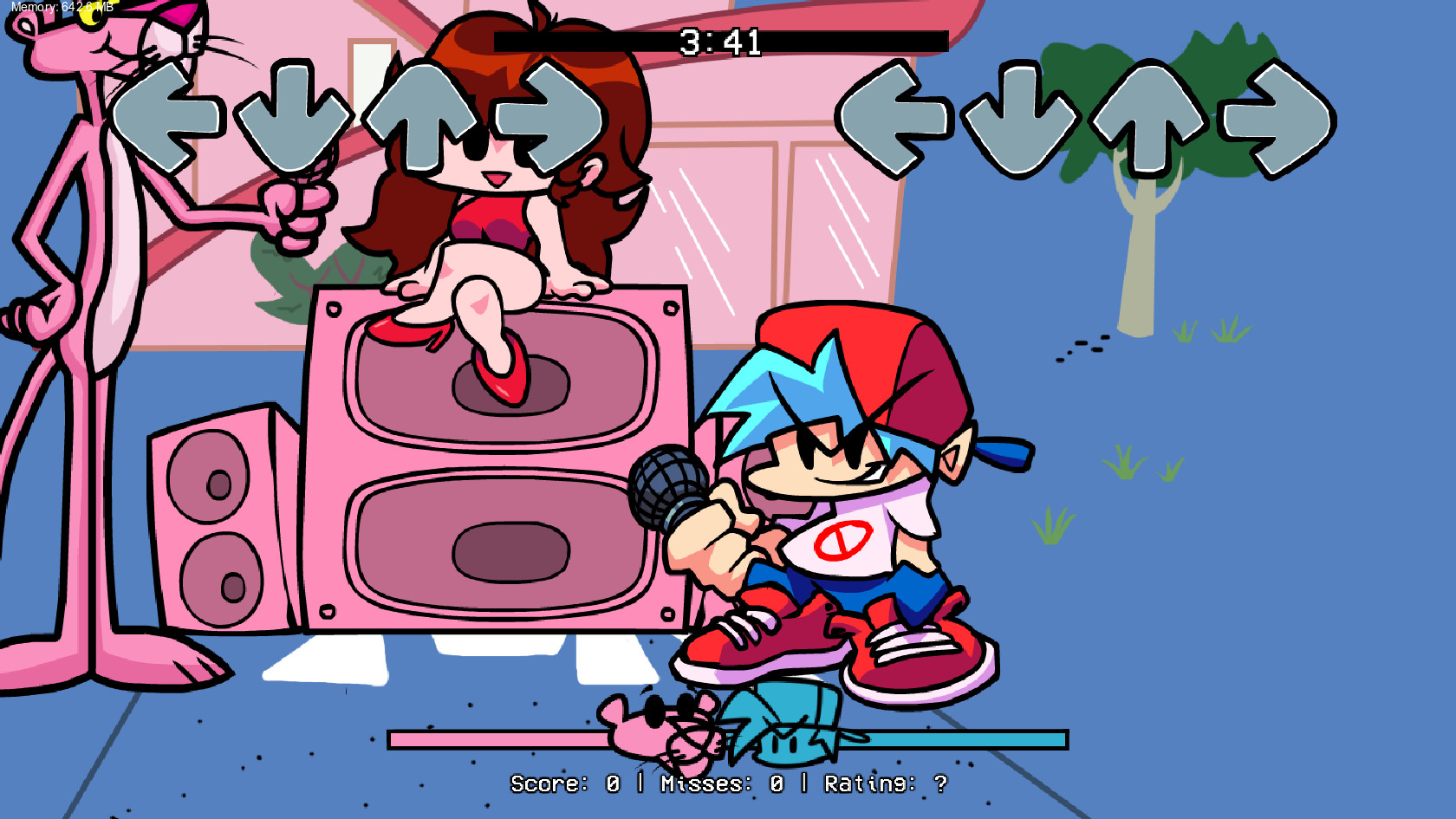Viewport: 1456px width, 819px height.
Task: Select the player's down arrow receptor
Action: point(1021,115)
